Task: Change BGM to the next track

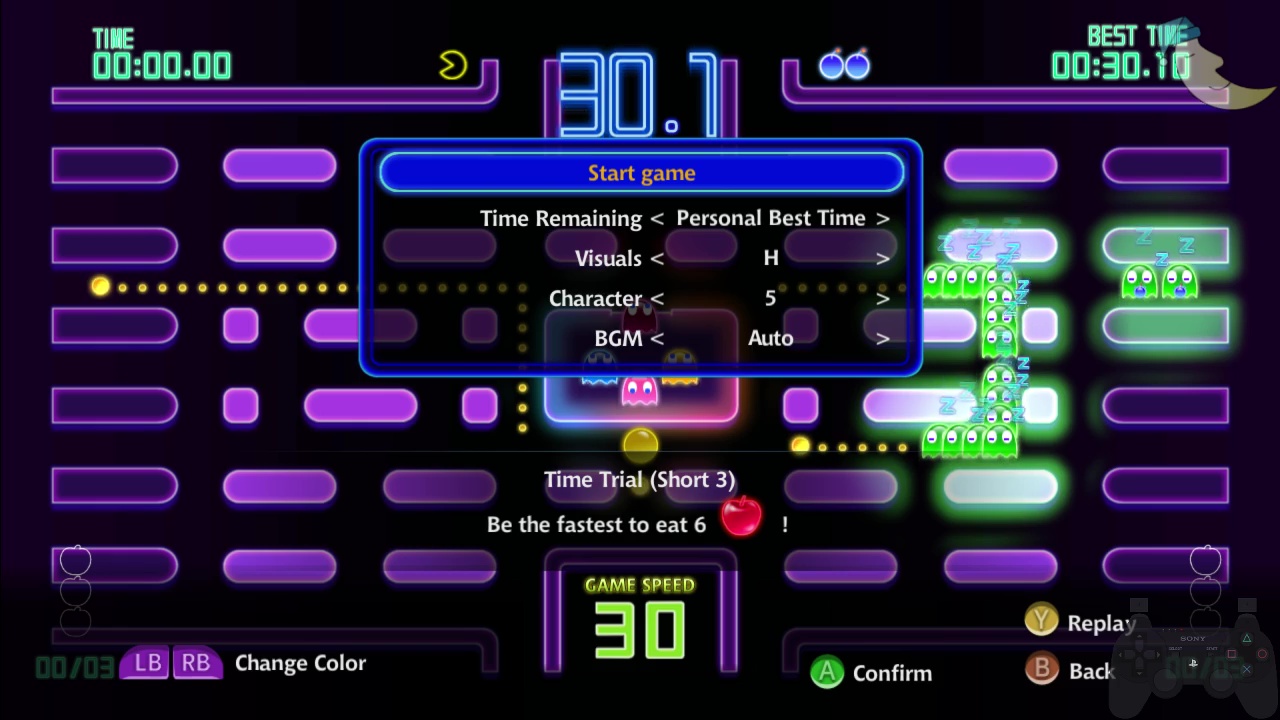Action: 882,338
